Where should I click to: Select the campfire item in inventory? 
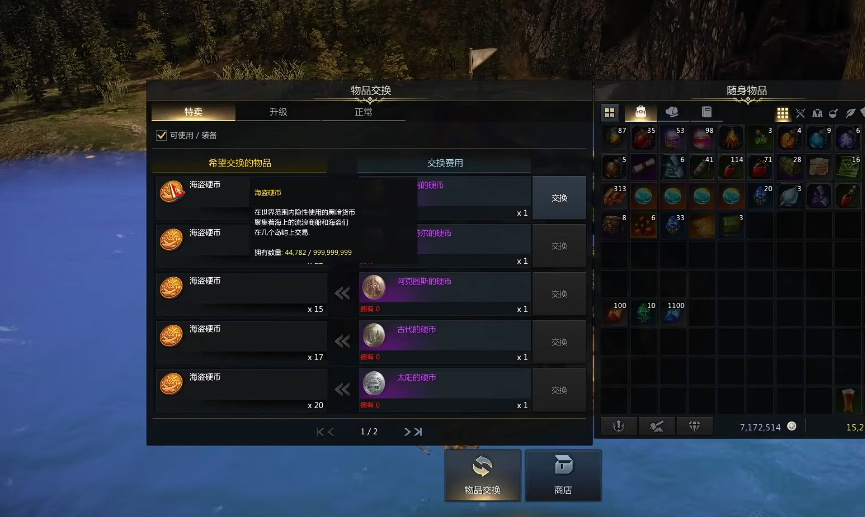[732, 138]
